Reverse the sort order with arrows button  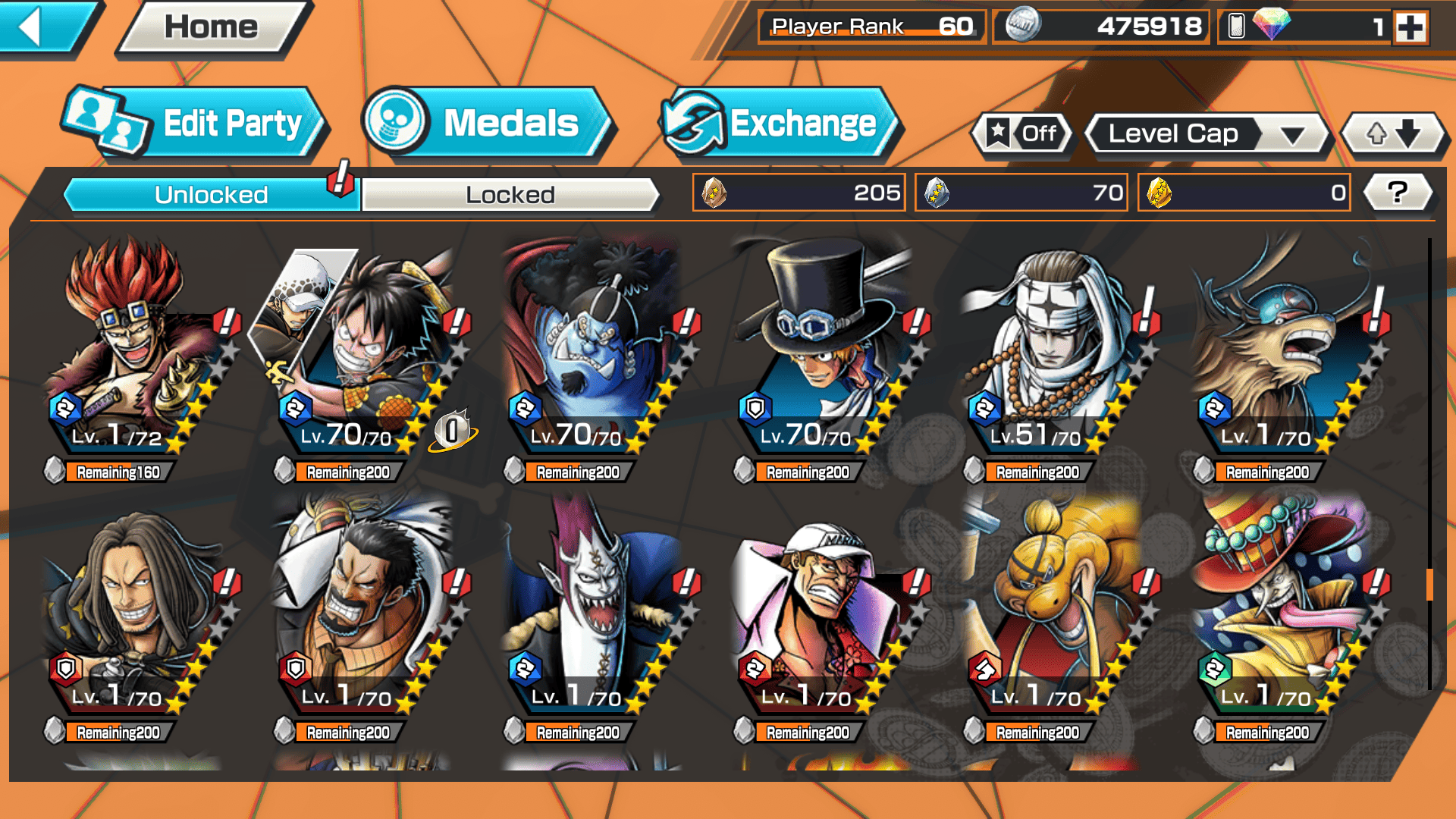1392,134
